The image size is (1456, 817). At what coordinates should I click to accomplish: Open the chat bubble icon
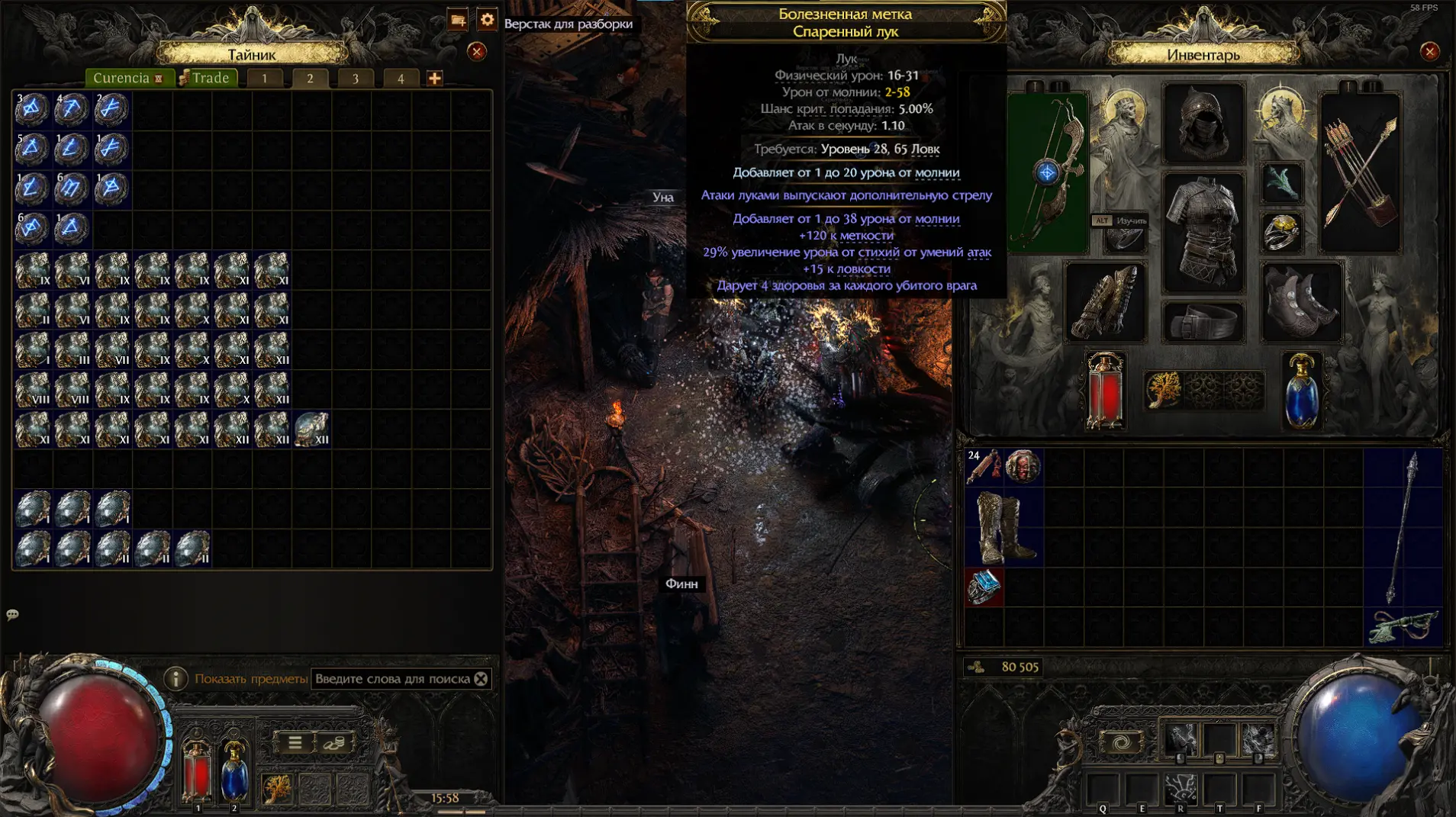point(13,614)
